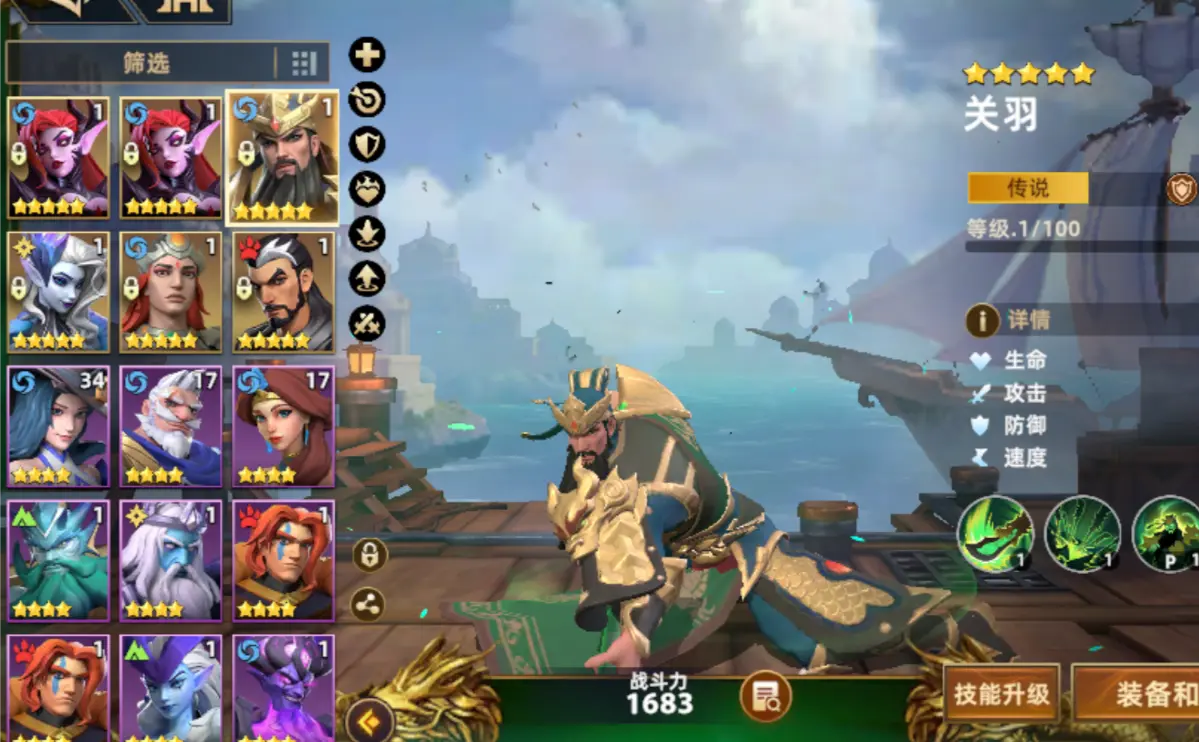Toggle the grid layout view icon
Screen dimensions: 1199x742
pyautogui.click(x=303, y=64)
